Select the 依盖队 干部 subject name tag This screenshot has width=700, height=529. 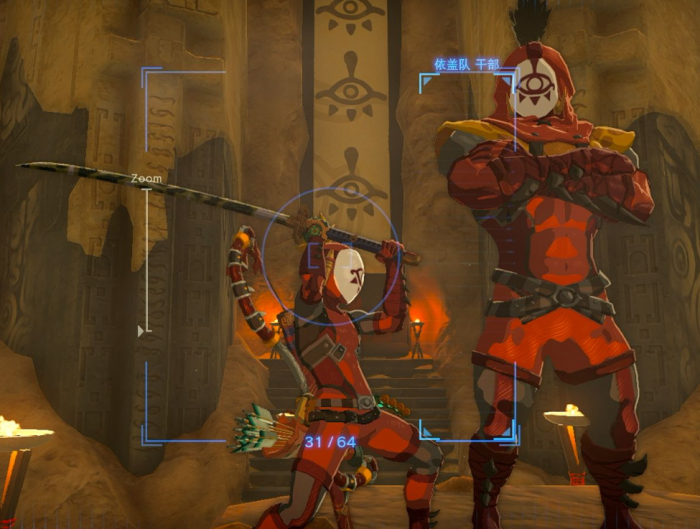(x=467, y=64)
